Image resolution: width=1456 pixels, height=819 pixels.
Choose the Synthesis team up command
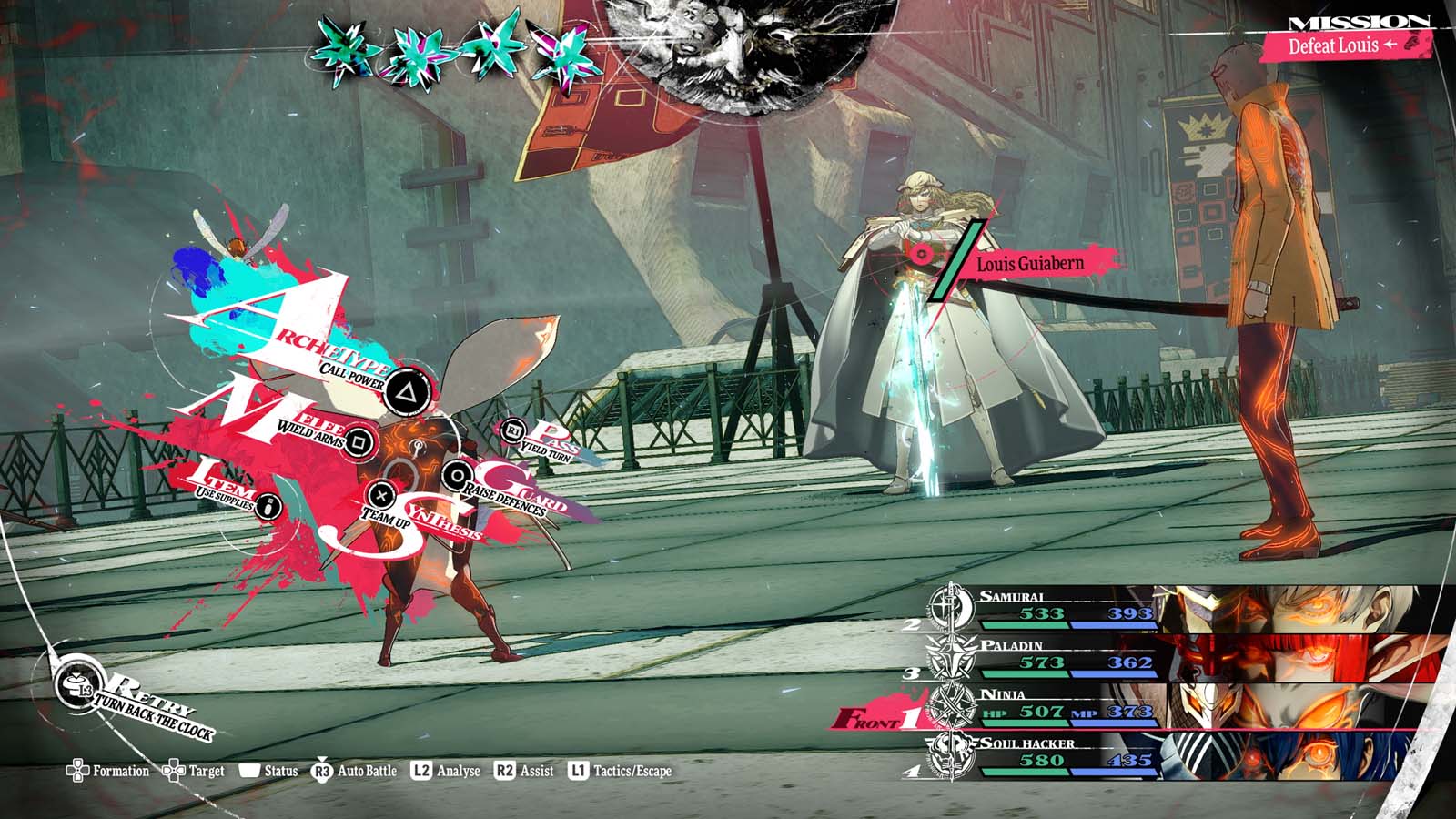tap(382, 496)
